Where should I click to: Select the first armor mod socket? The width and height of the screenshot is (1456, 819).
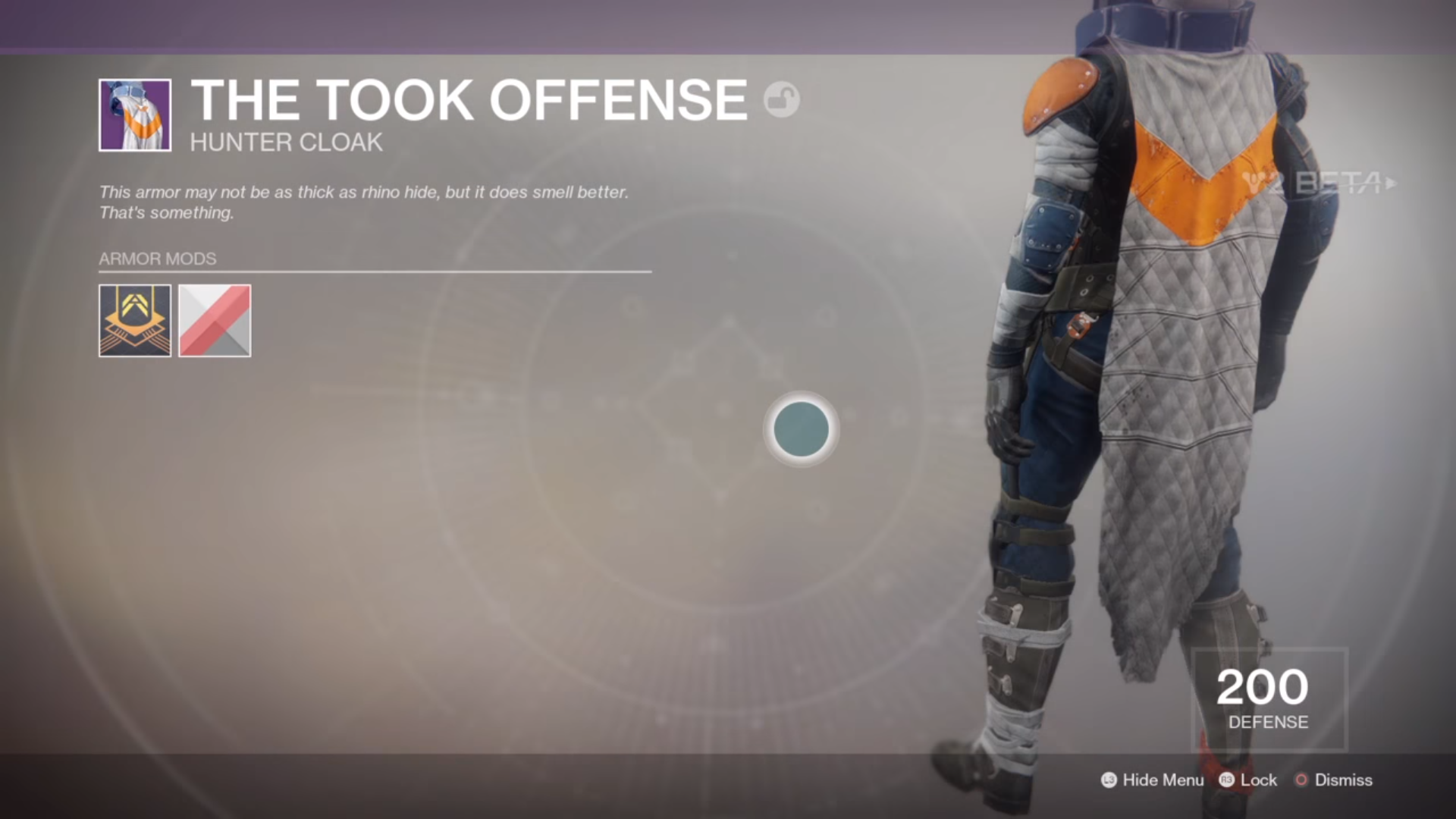click(x=134, y=320)
